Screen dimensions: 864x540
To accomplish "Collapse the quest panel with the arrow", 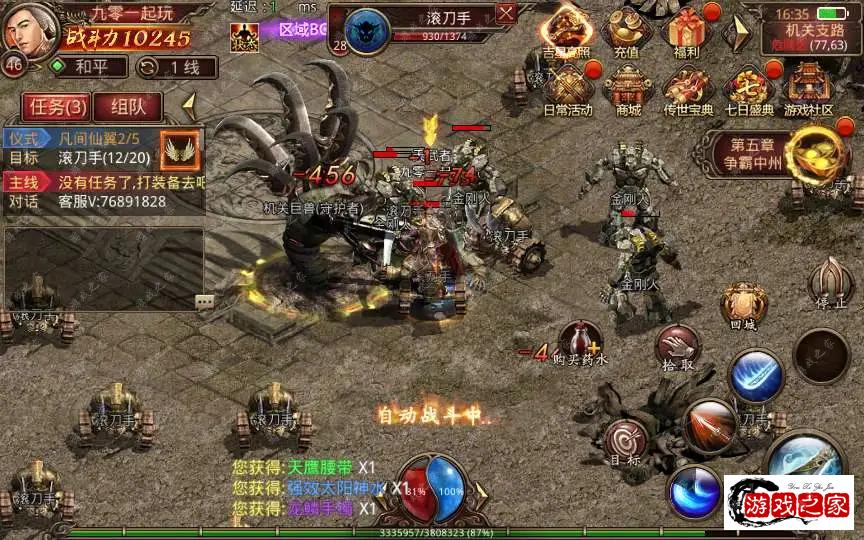I will pos(187,104).
